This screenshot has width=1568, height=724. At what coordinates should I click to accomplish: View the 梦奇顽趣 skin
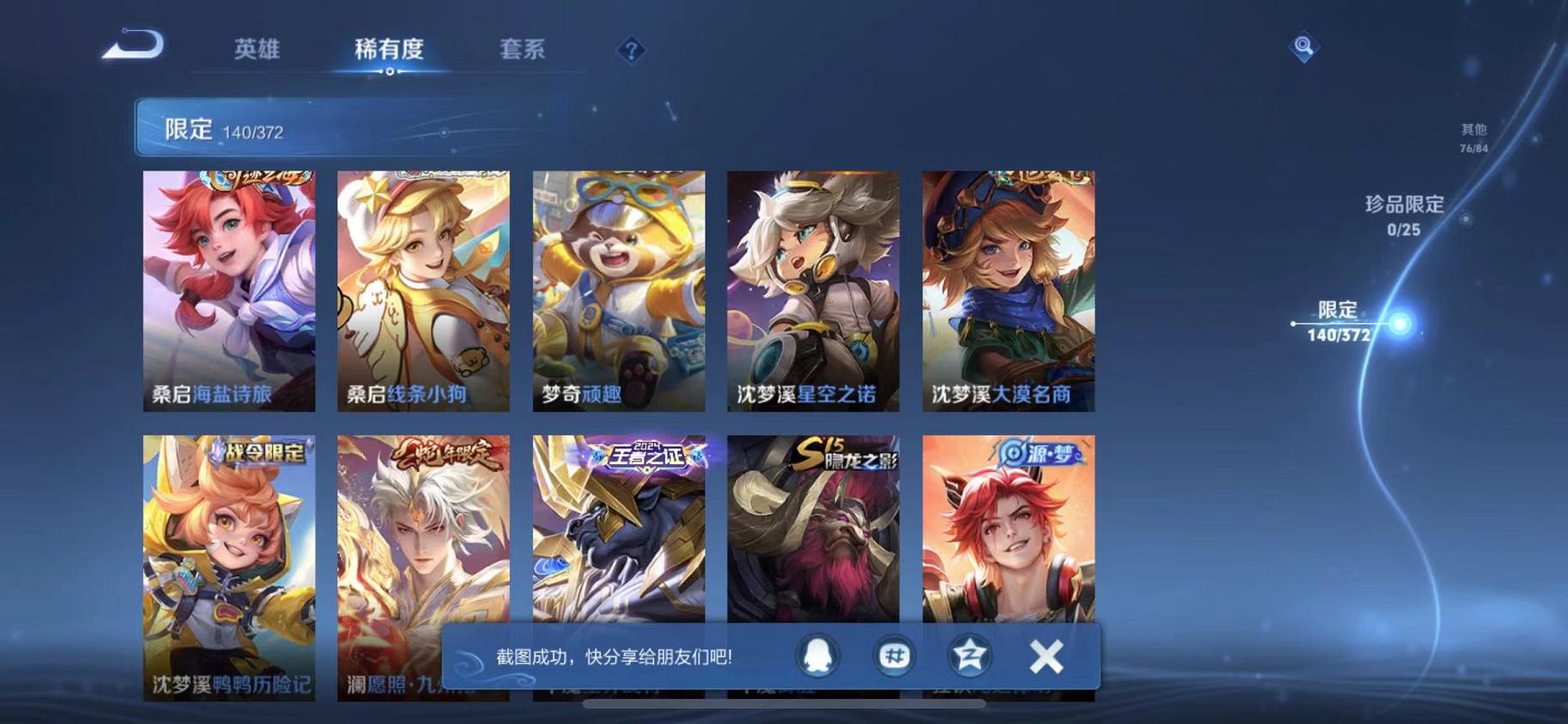point(617,292)
